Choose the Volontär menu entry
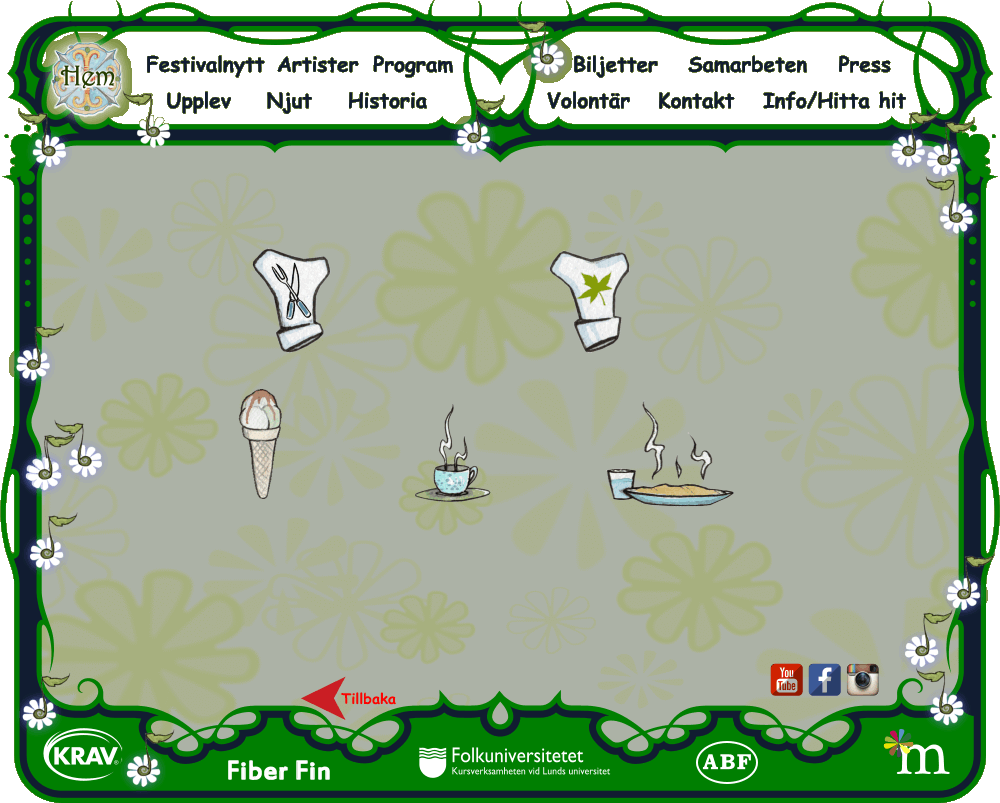 pos(588,102)
